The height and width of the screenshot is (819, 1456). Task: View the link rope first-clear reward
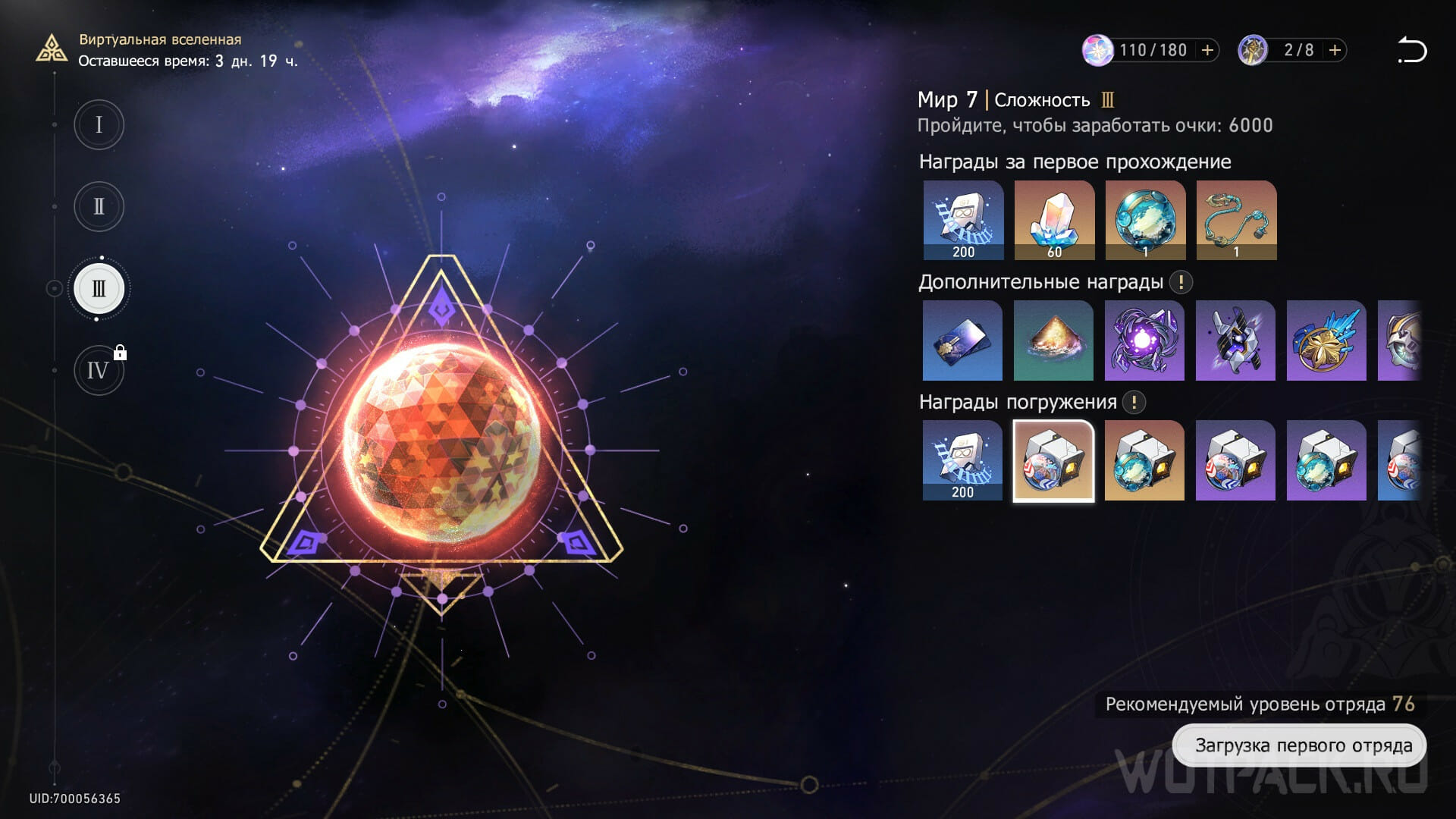[1236, 220]
